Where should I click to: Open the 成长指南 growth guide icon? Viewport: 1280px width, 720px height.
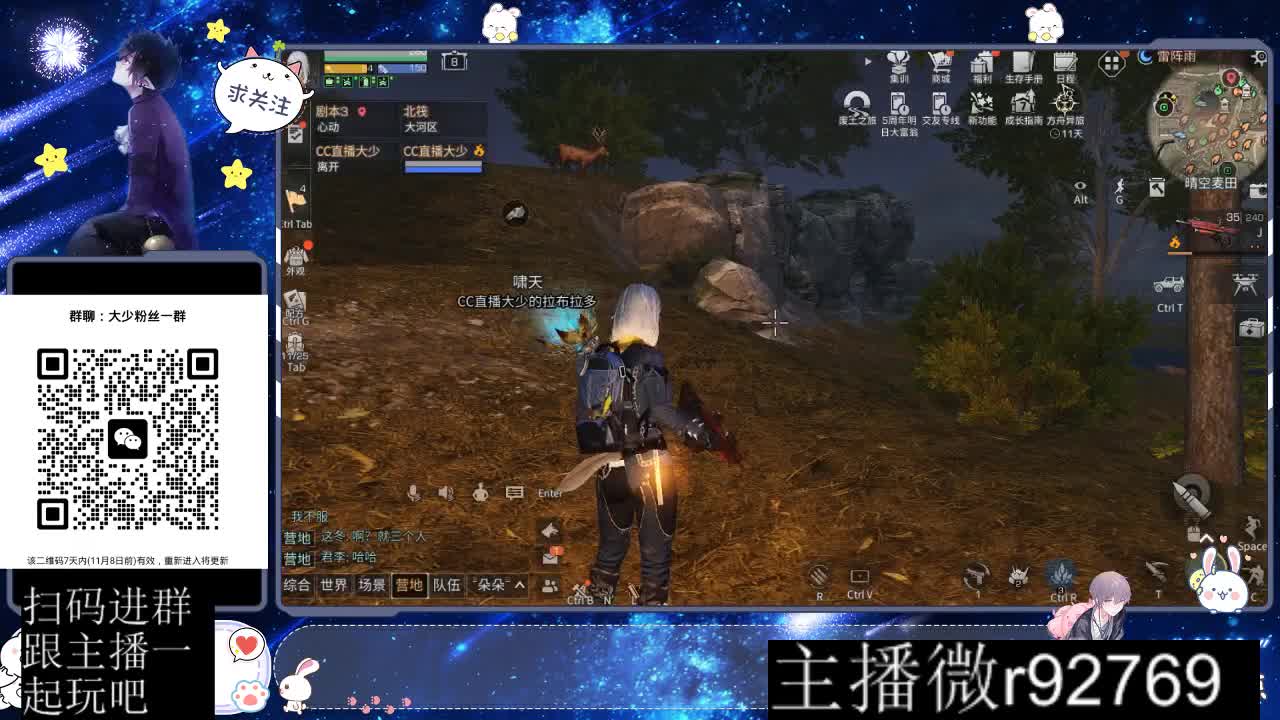[1021, 103]
